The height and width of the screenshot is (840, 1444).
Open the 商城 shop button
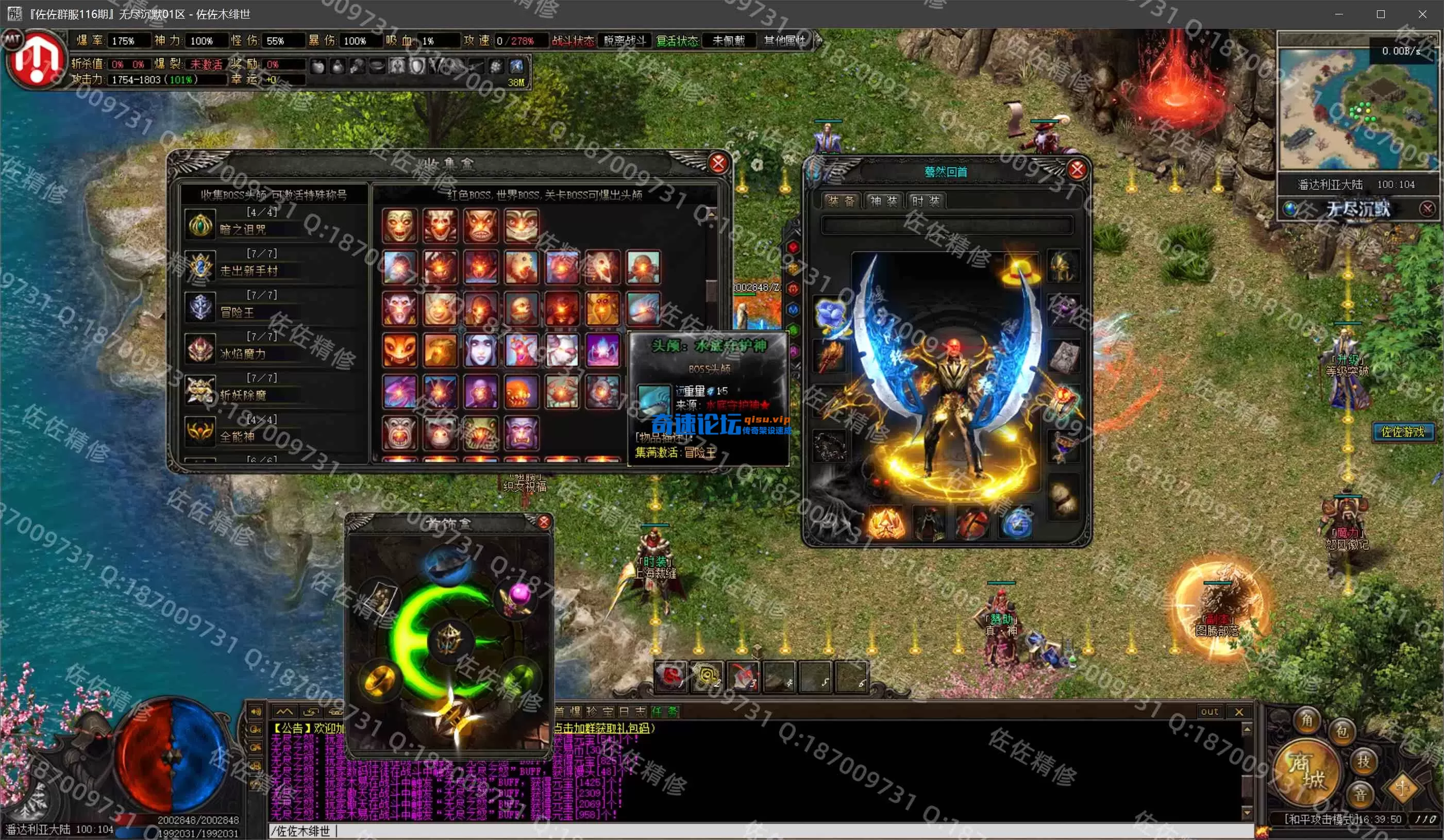(1306, 771)
